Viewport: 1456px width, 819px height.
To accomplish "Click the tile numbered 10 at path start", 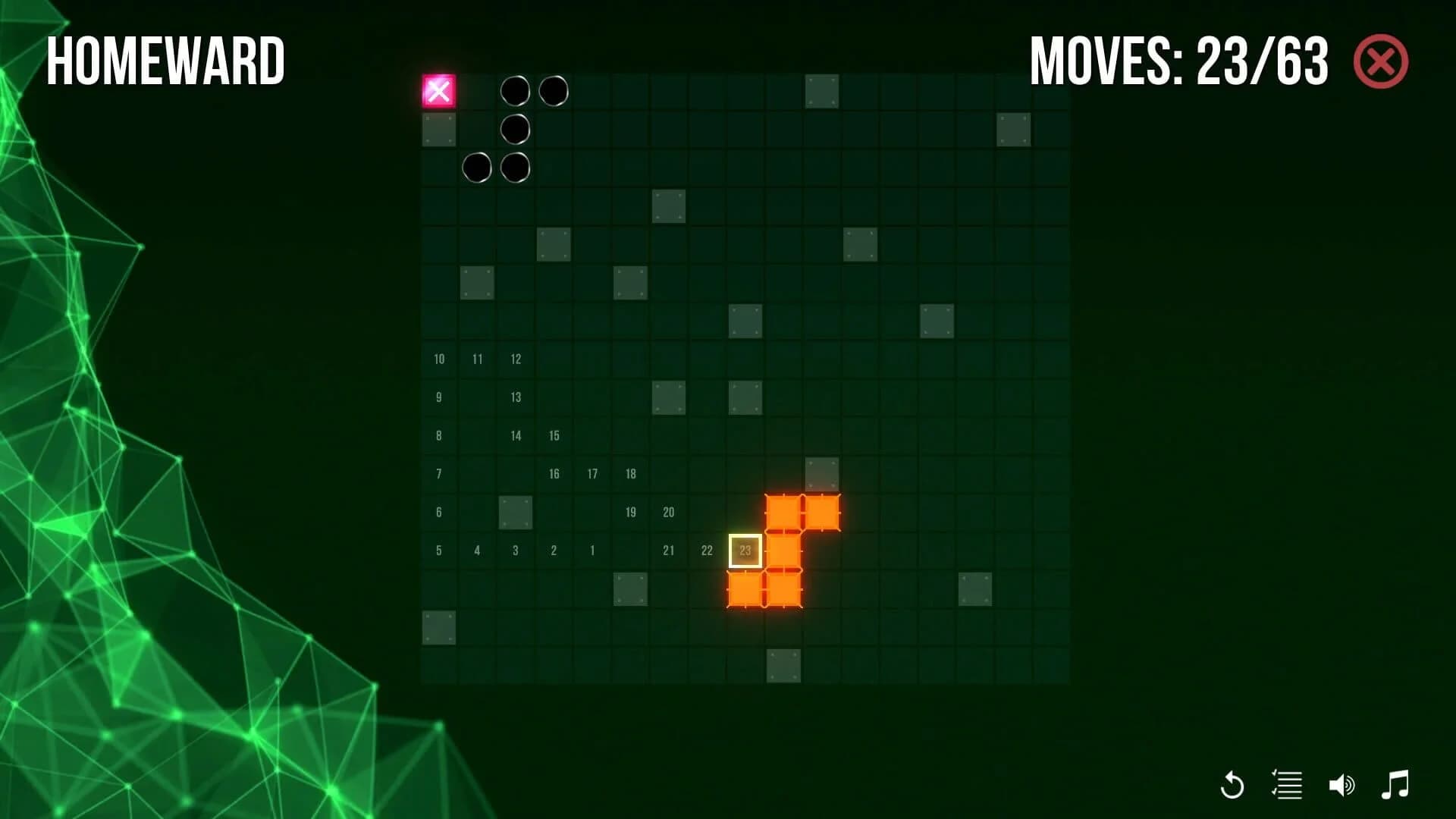I will pos(439,359).
